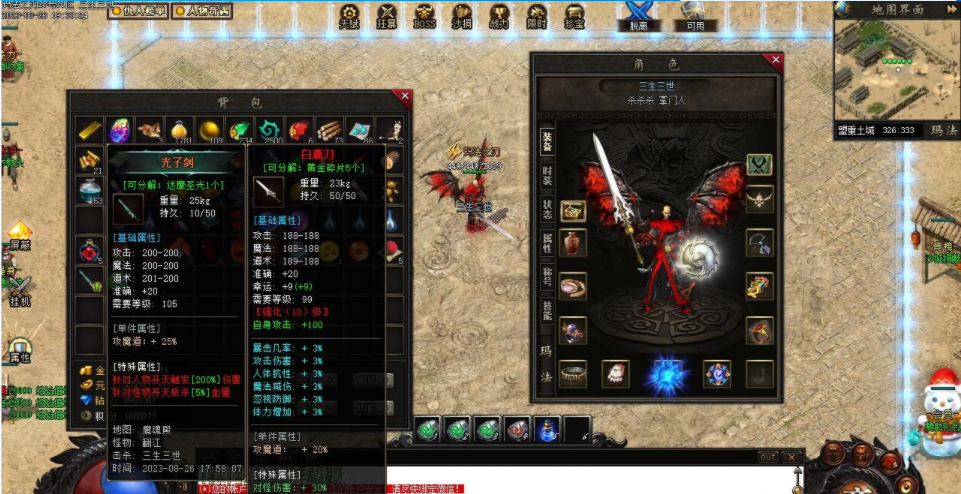Viewport: 961px width, 494px height.
Task: Choose the teal spiral item slot
Action: [x=269, y=130]
